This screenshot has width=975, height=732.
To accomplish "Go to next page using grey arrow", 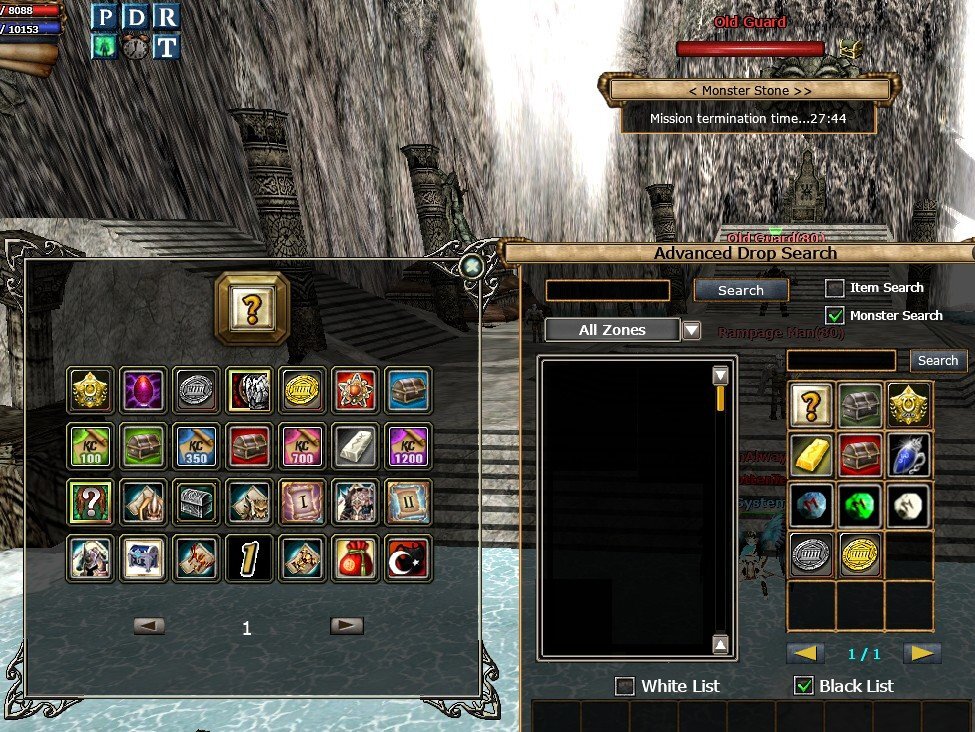I will [x=347, y=626].
